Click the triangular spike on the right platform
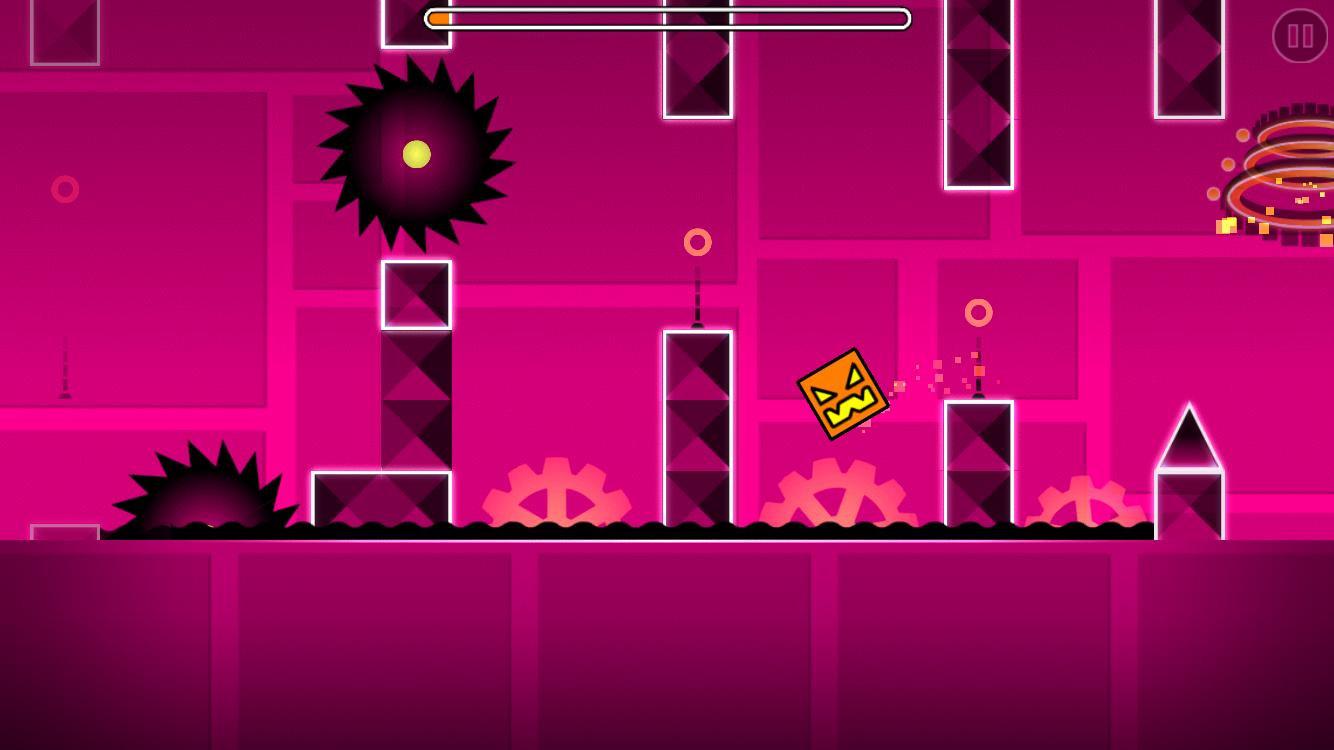1334x750 pixels. [x=1190, y=435]
